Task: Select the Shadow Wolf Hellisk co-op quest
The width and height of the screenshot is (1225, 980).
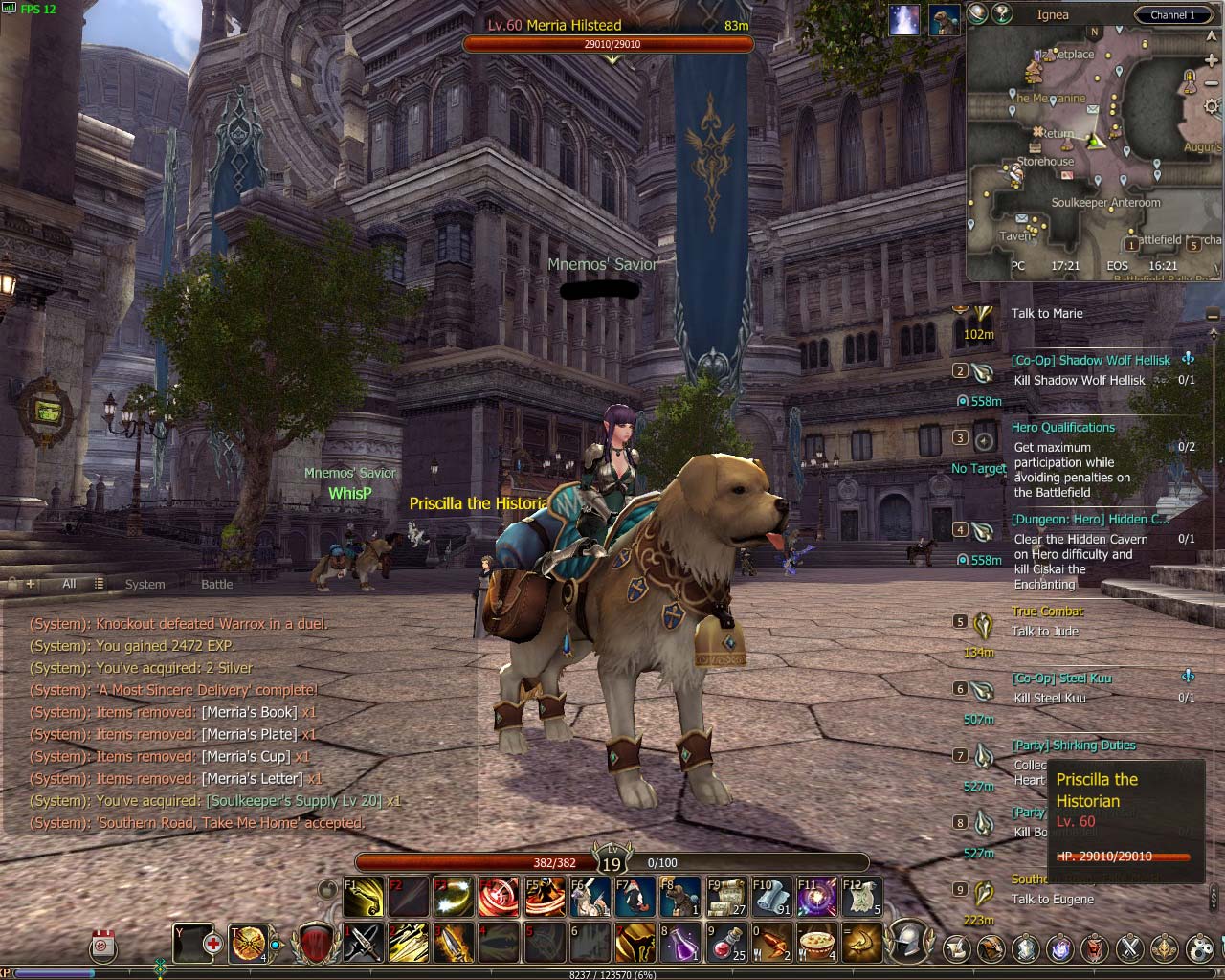Action: [x=1090, y=361]
